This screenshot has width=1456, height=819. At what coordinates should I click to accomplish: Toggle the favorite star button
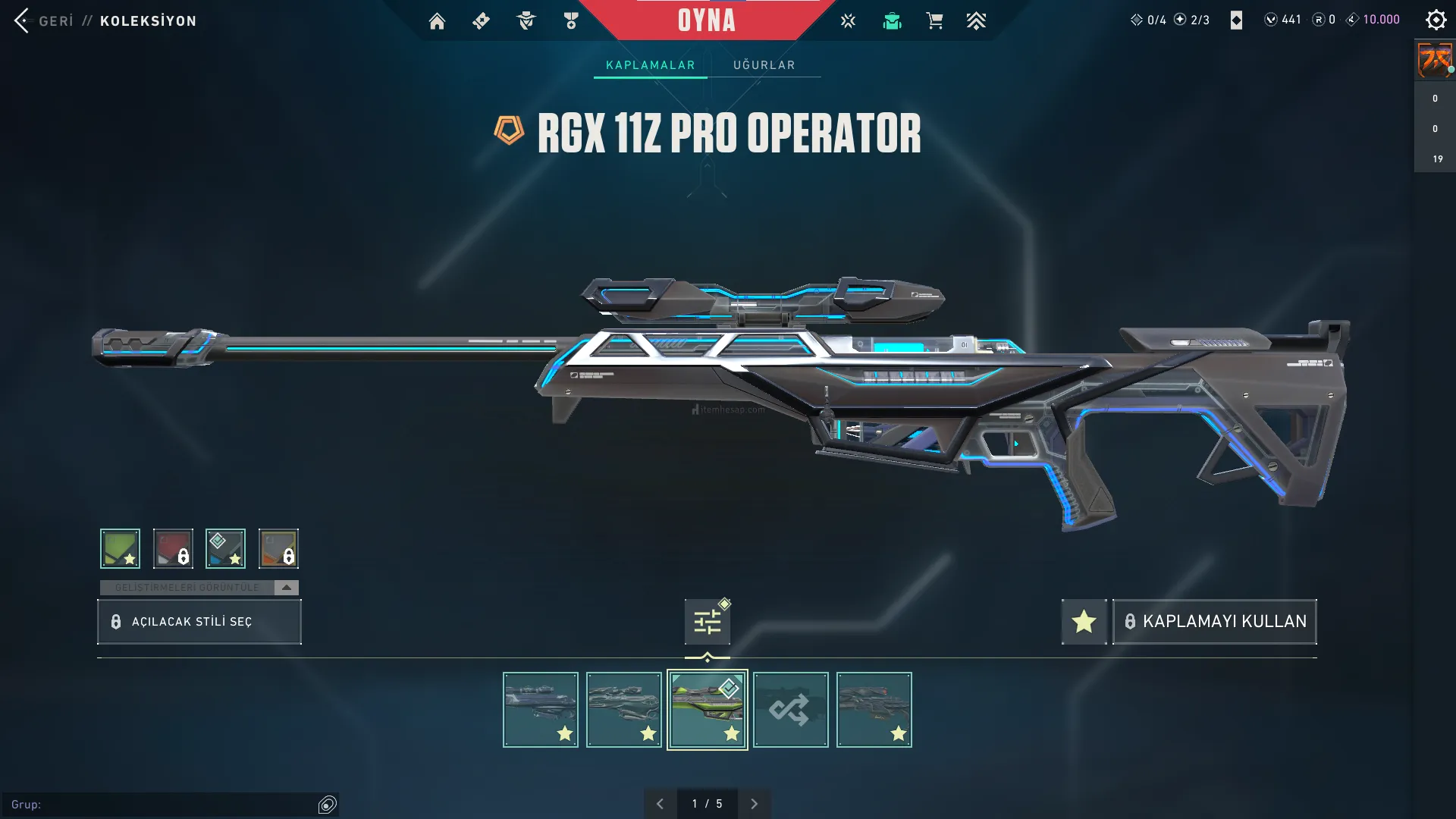(1084, 622)
